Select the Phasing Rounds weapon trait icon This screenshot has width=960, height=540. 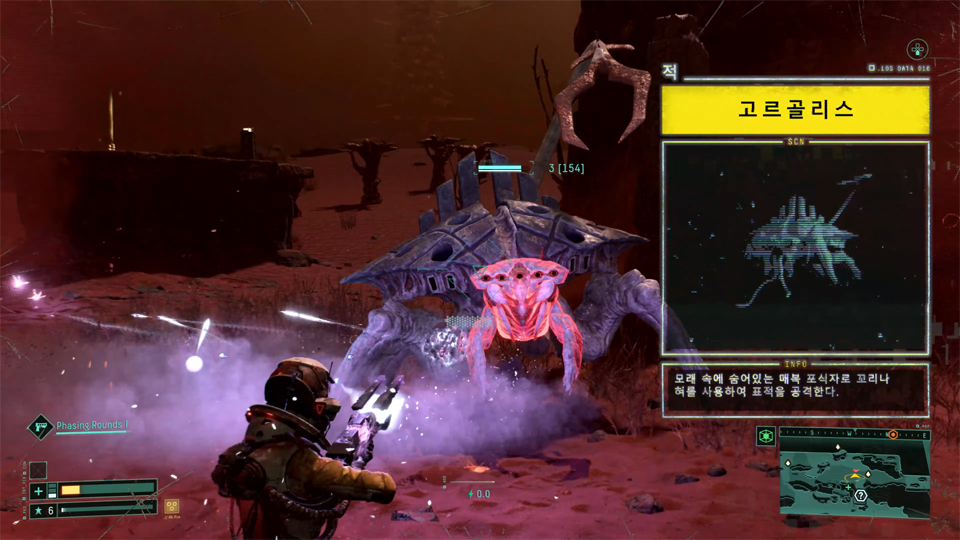click(39, 427)
